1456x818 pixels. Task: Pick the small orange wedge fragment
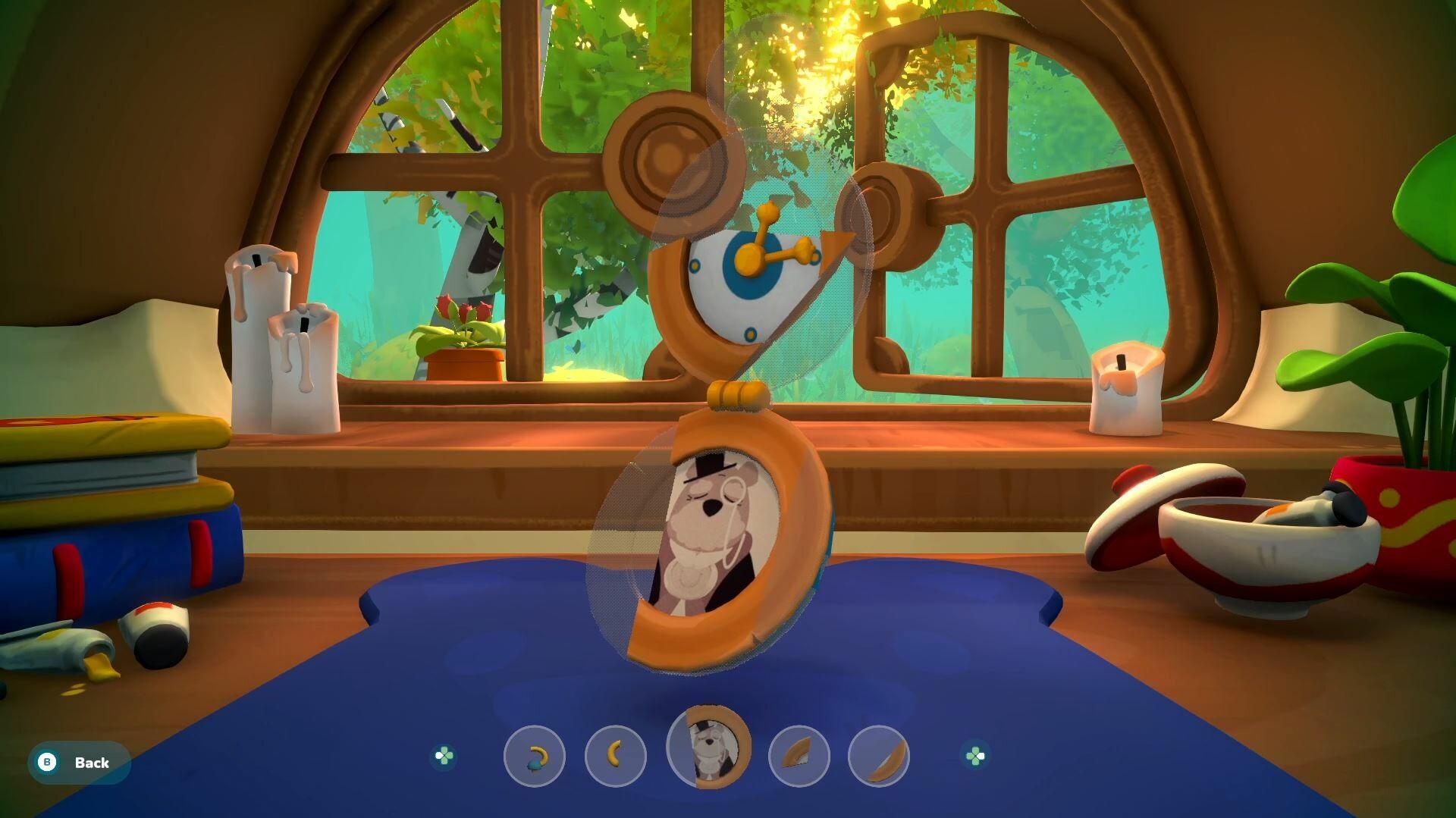(799, 755)
